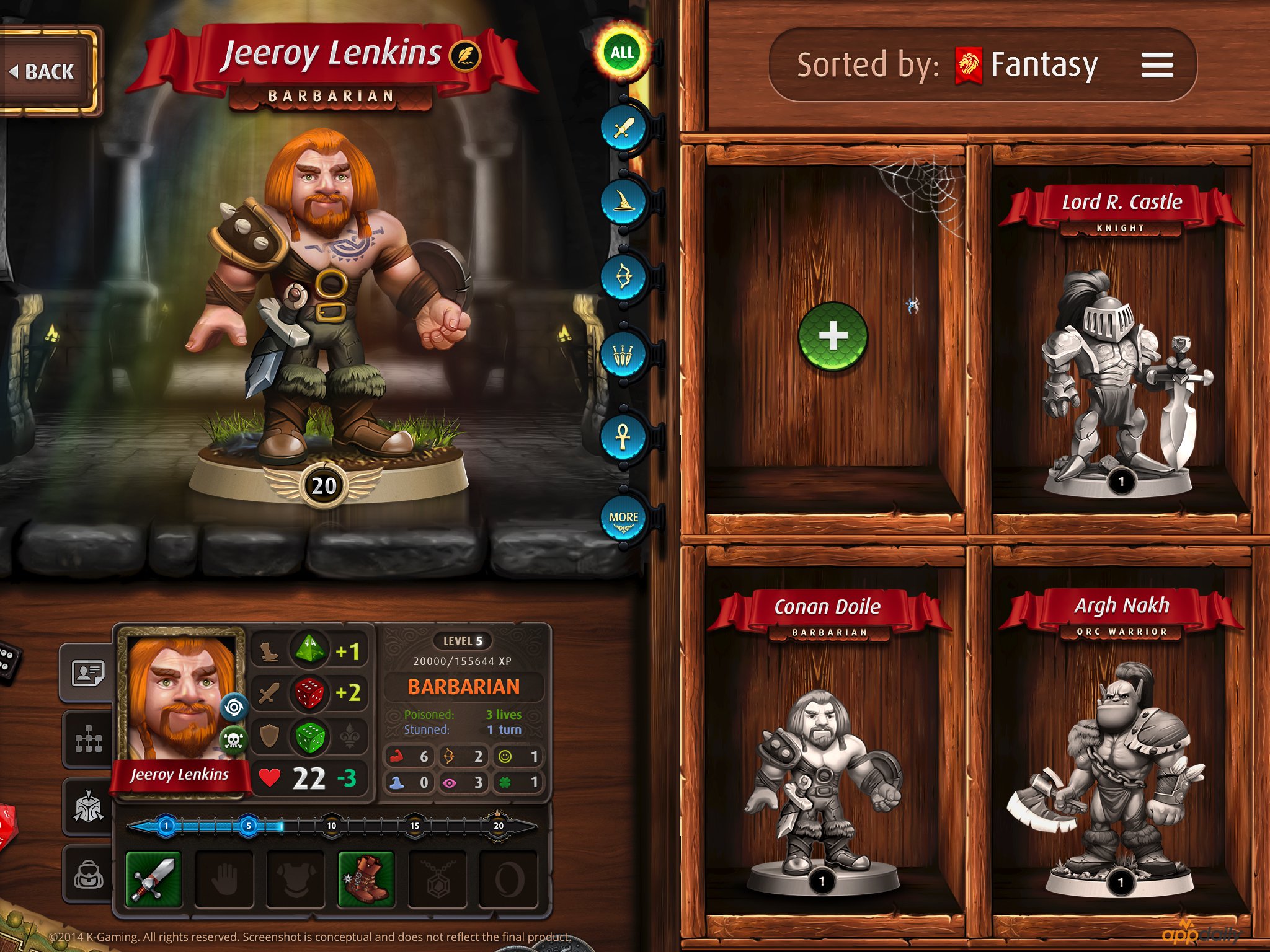Show the backpack inventory tab

pos(88,875)
